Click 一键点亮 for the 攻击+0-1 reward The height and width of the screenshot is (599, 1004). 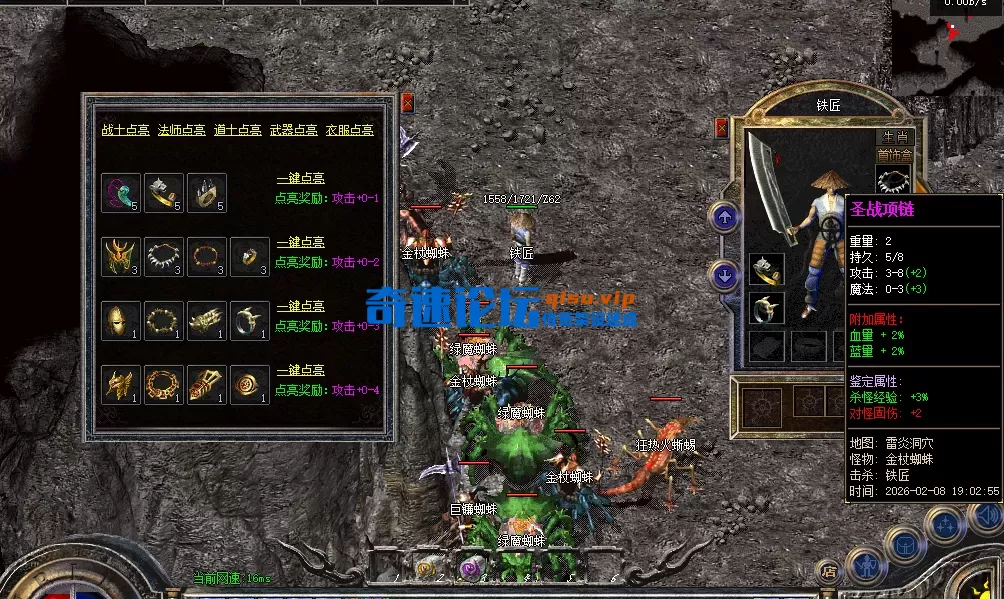(x=300, y=179)
